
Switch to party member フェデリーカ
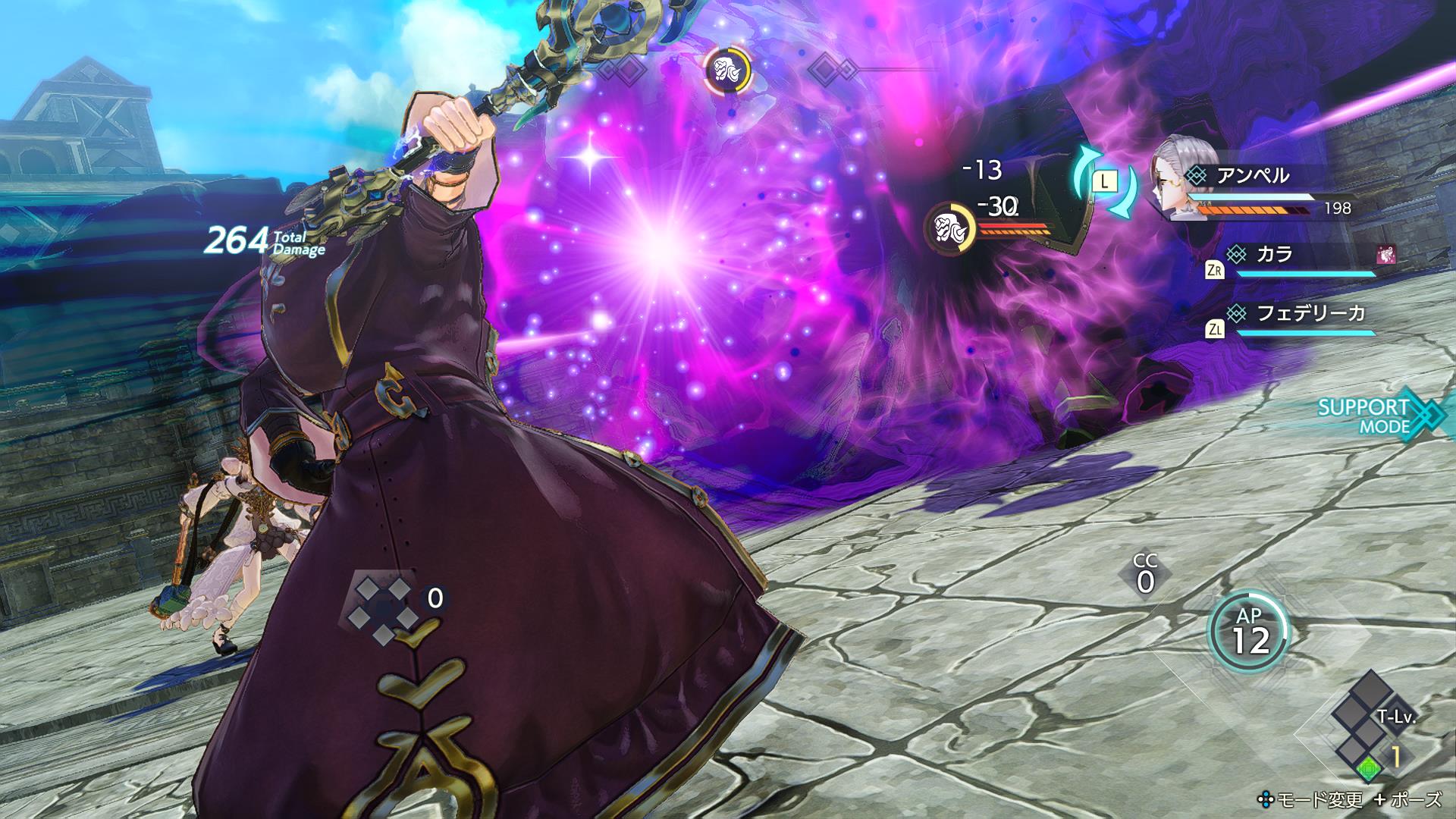1300,313
